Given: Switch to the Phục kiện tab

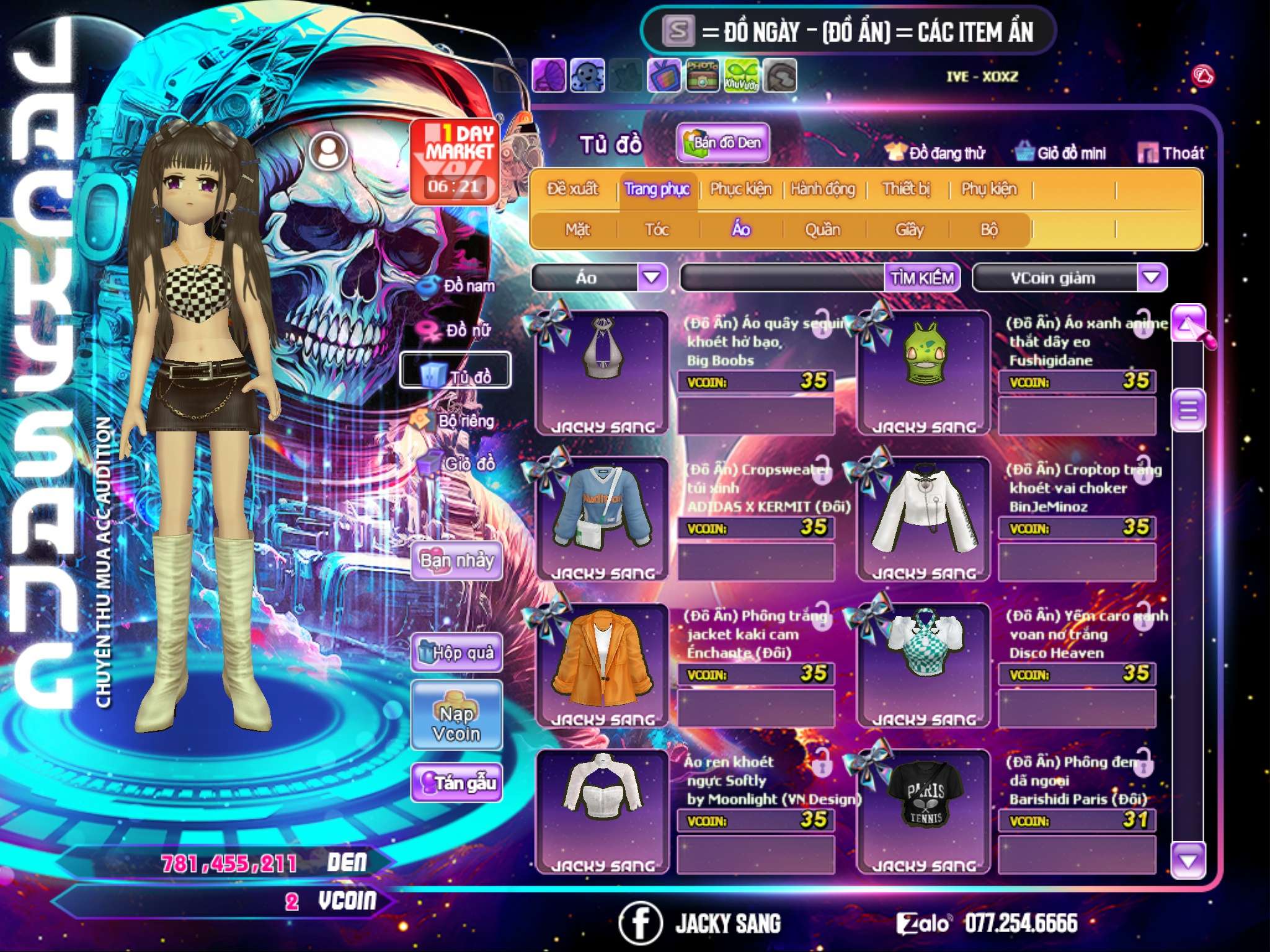Looking at the screenshot, I should pyautogui.click(x=740, y=189).
